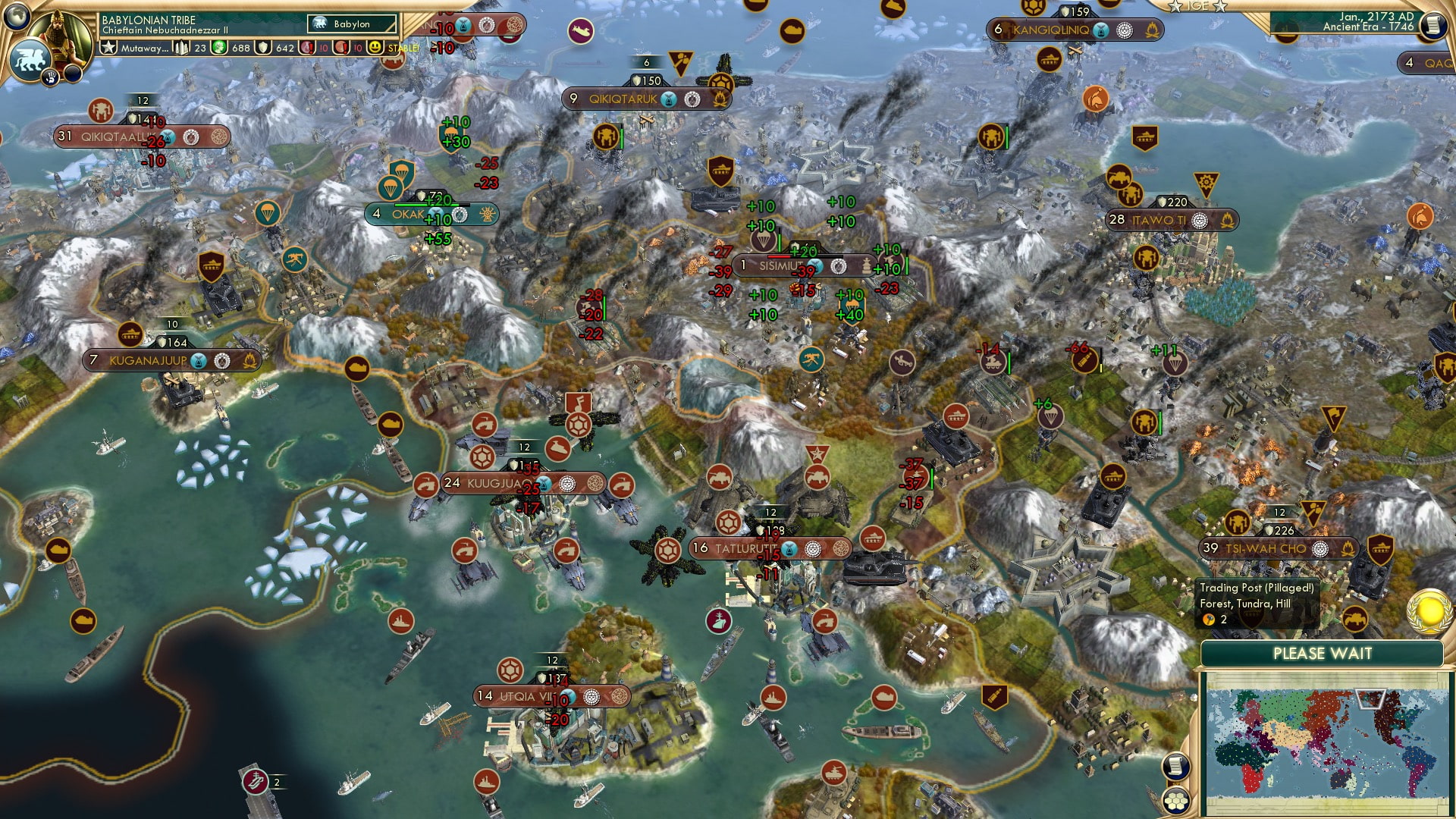Click the religion campfire icon on ITAWO TI's banner
Image resolution: width=1456 pixels, height=819 pixels.
(1228, 221)
